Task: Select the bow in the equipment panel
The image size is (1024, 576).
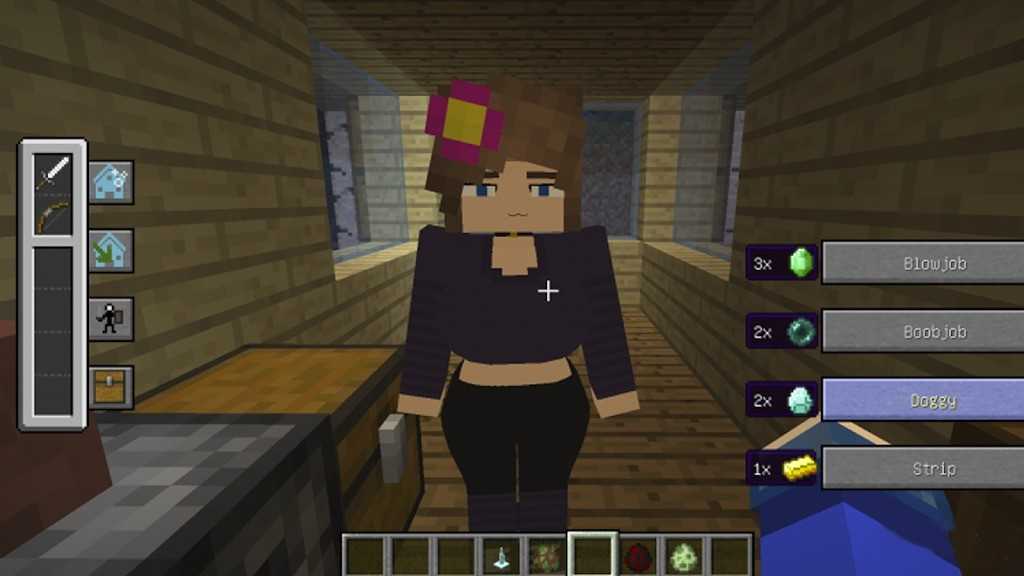Action: coord(53,214)
